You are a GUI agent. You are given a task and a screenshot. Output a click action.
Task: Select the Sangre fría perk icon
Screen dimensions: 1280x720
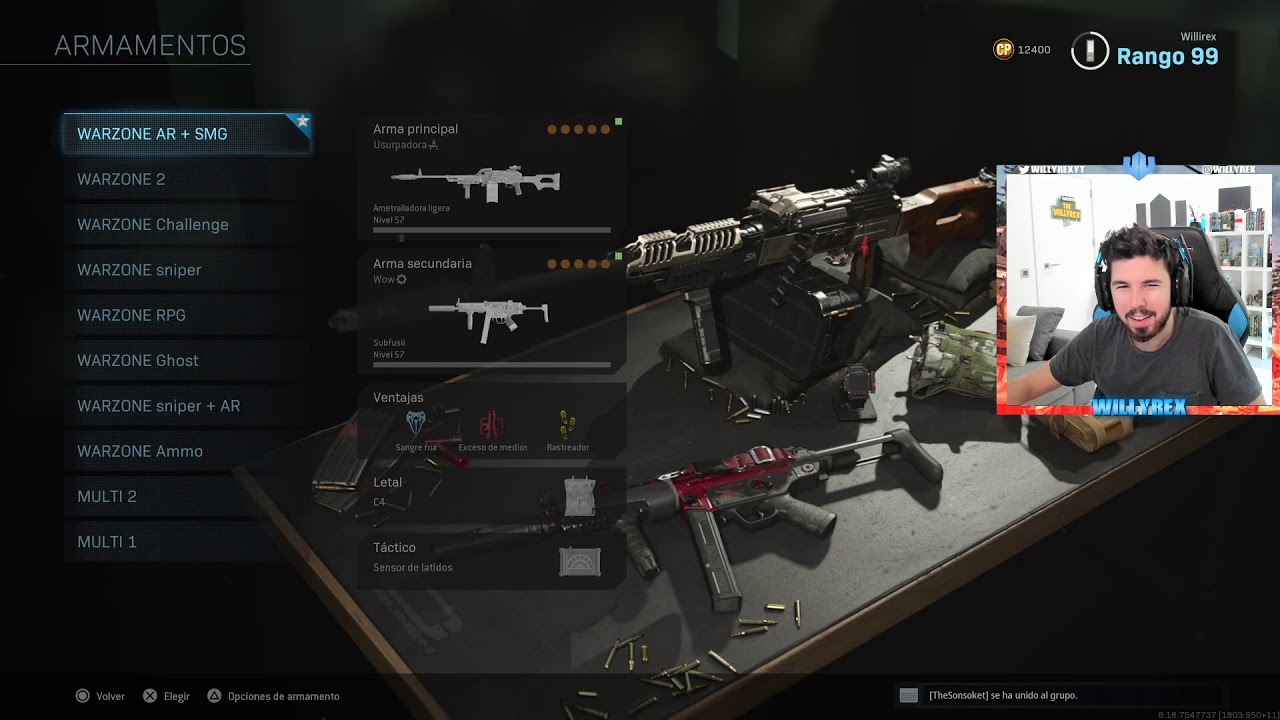pyautogui.click(x=416, y=424)
